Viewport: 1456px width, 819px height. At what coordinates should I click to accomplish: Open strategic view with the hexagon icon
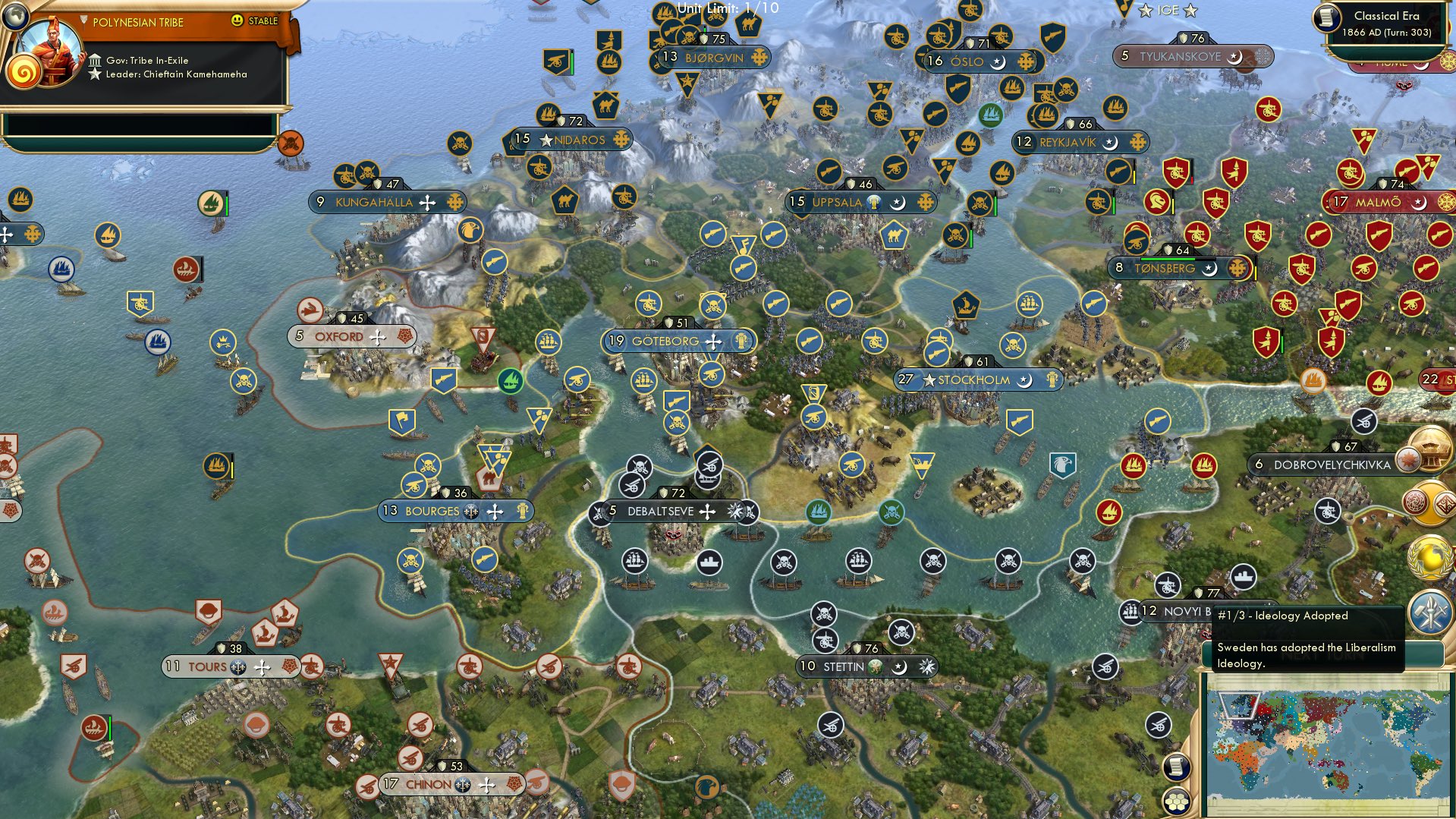[x=1176, y=802]
